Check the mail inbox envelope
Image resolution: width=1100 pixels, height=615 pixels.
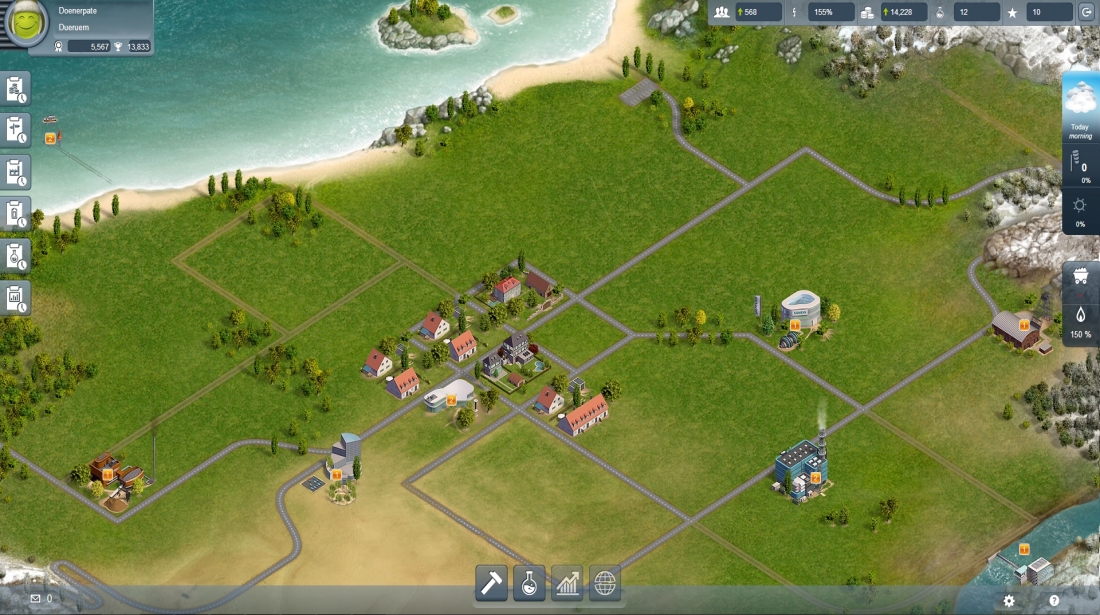[x=36, y=598]
